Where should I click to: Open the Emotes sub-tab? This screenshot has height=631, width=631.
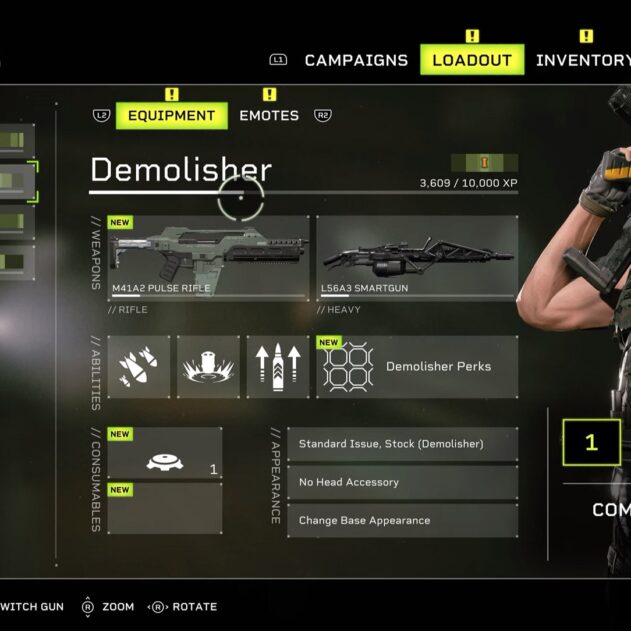coord(269,116)
